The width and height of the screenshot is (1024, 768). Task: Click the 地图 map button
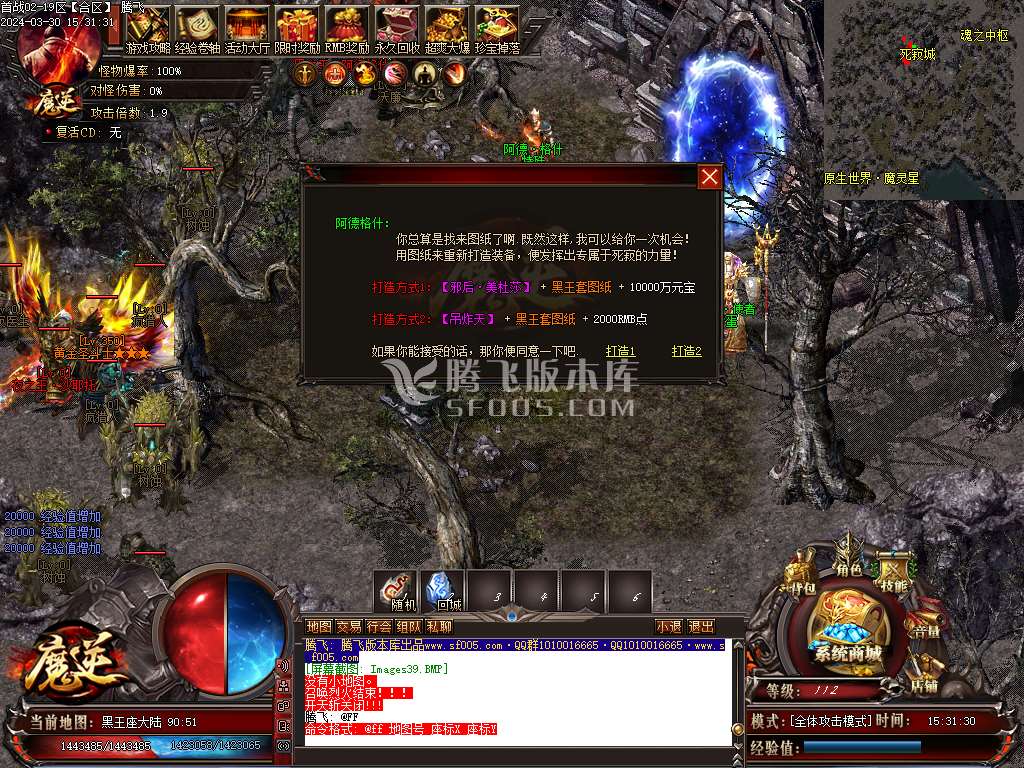(x=318, y=627)
